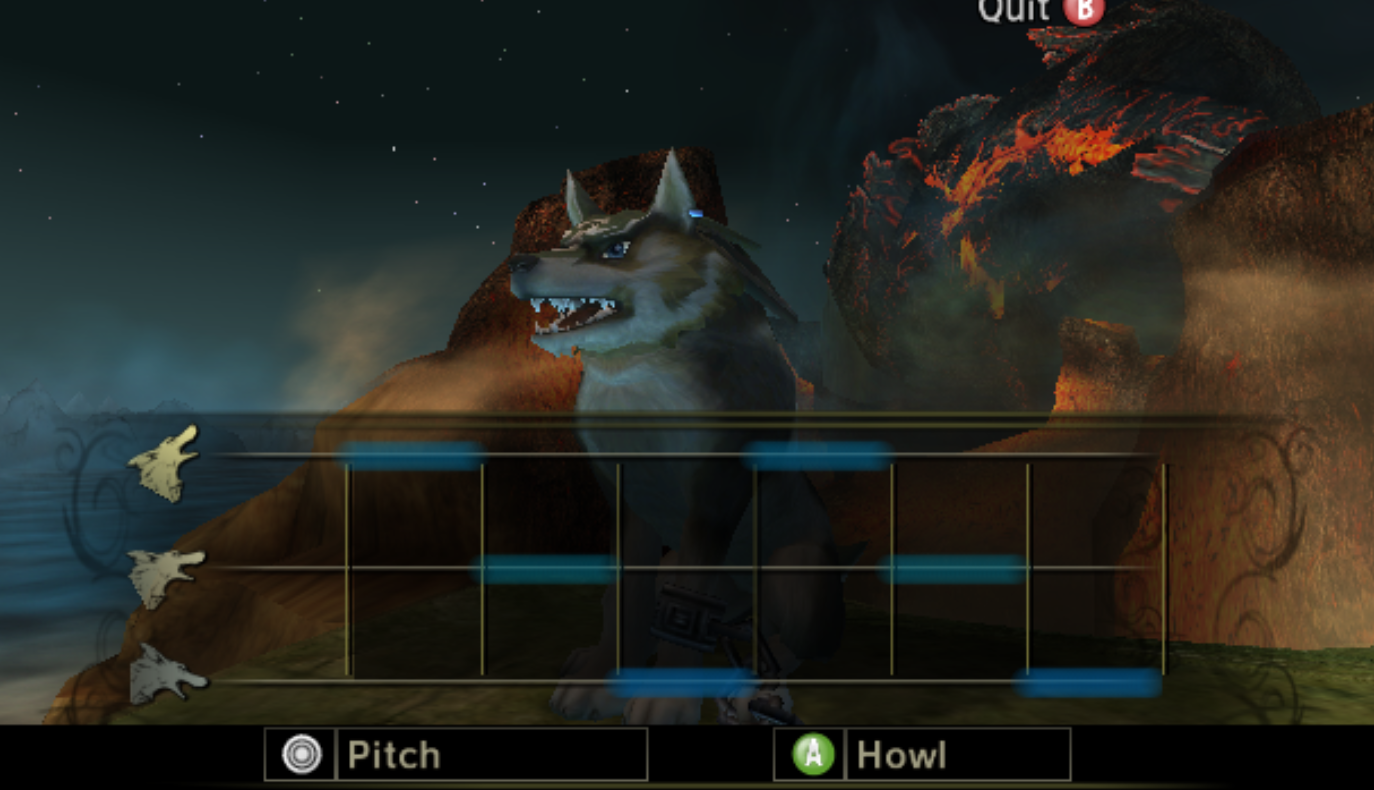Click the Howl bar at the bottom
The height and width of the screenshot is (790, 1374).
[900, 754]
